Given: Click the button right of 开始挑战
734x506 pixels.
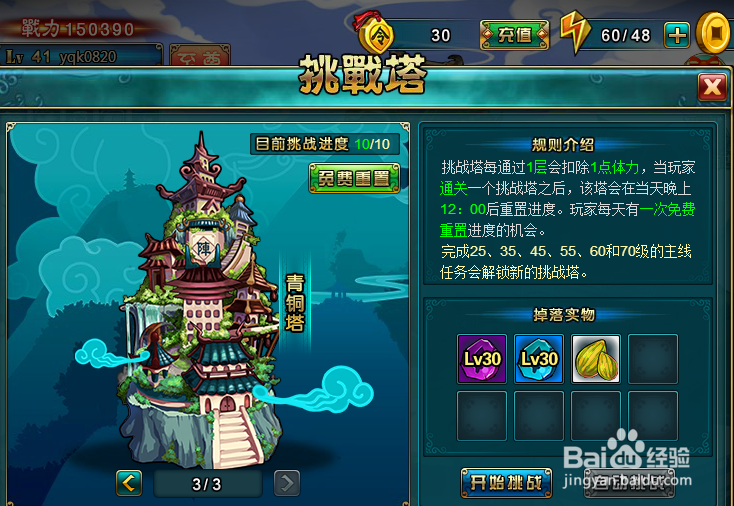Looking at the screenshot, I should click(628, 483).
